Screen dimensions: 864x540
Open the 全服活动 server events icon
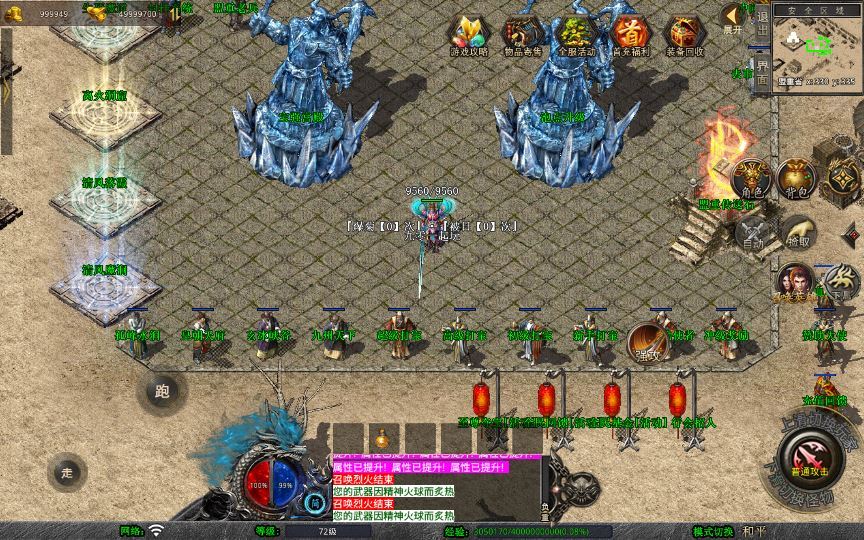pyautogui.click(x=575, y=35)
